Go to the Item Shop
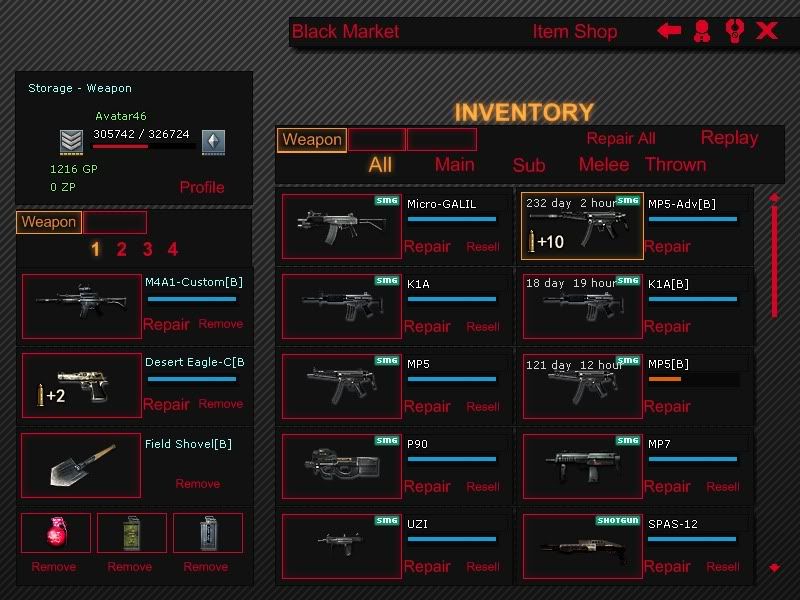800x600 pixels. pos(574,32)
